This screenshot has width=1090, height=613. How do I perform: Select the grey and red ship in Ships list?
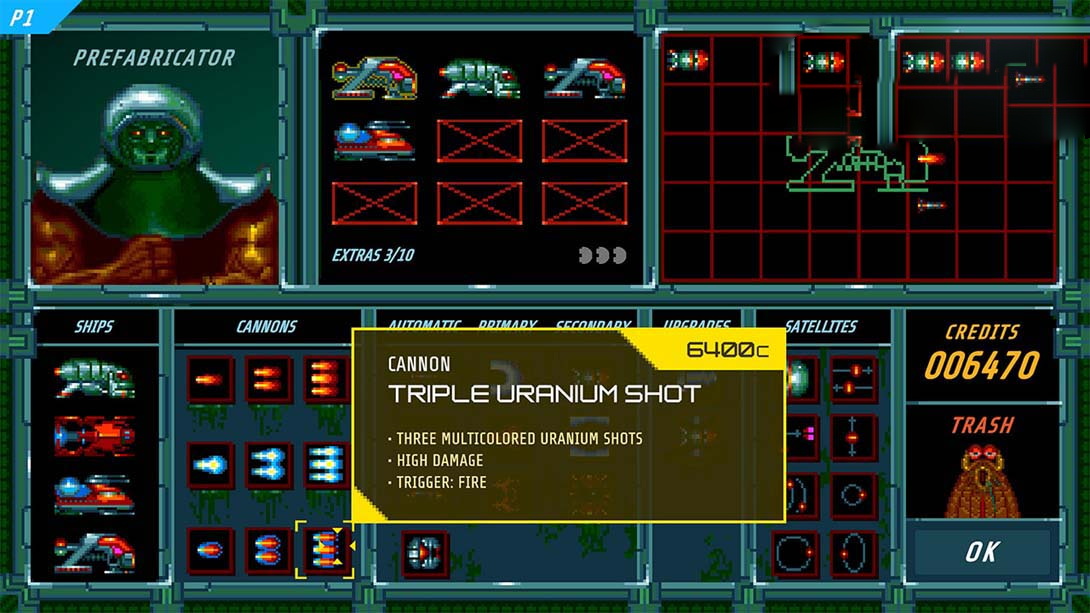(95, 552)
